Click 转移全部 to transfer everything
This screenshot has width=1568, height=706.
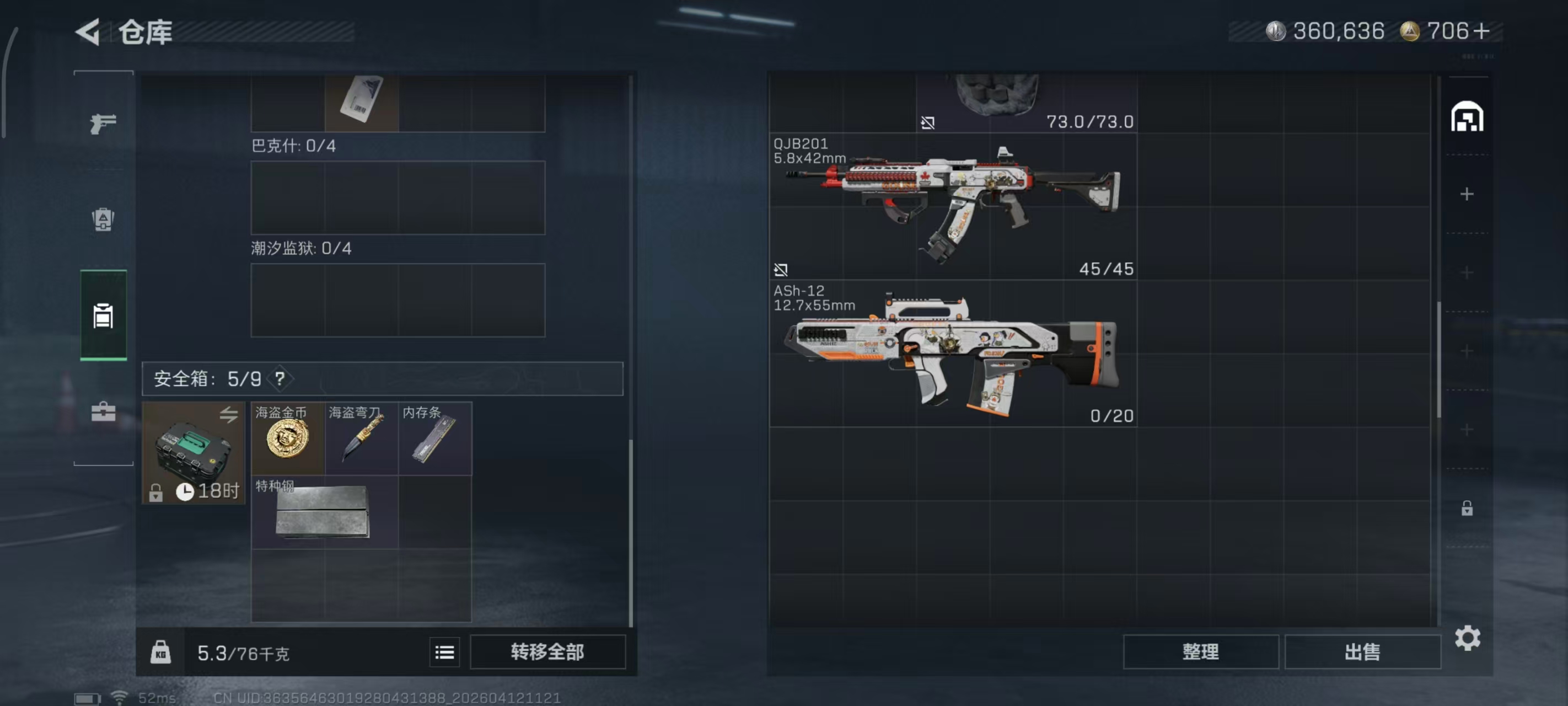547,652
